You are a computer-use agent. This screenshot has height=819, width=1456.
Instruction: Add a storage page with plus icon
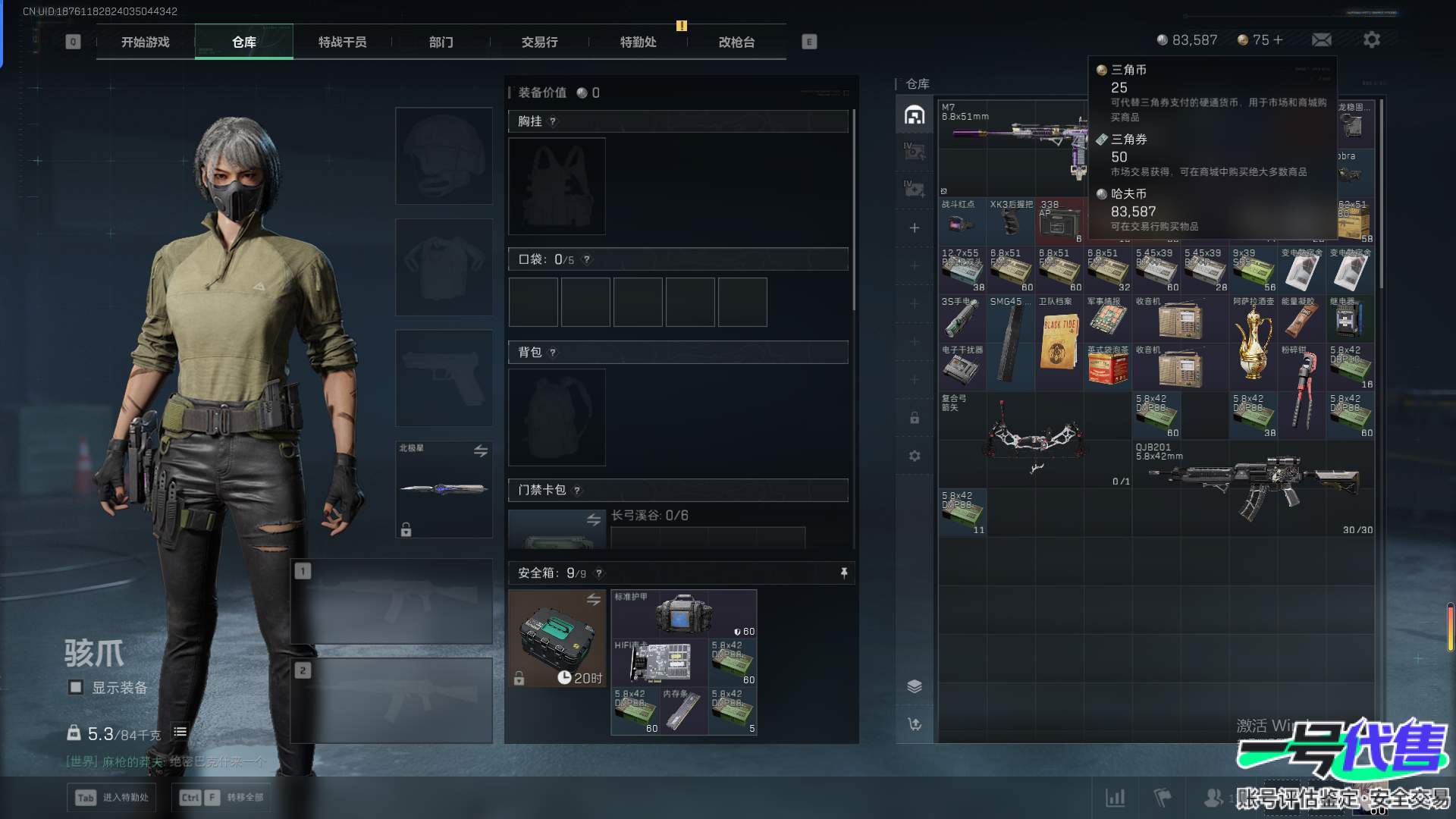pyautogui.click(x=915, y=228)
